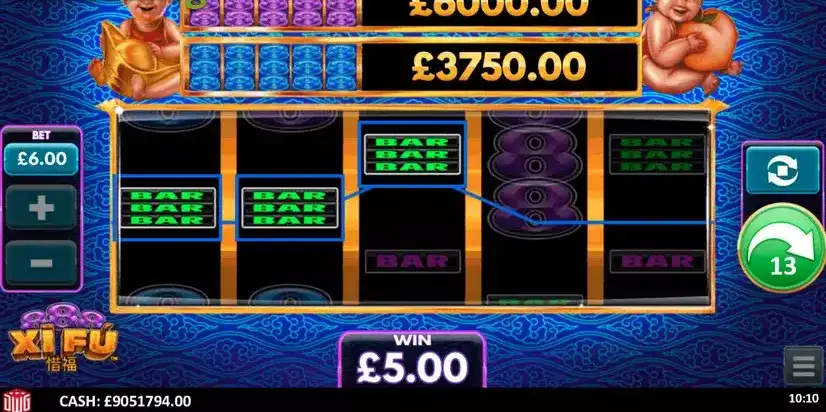Decrease the bet with the minus button

[41, 263]
